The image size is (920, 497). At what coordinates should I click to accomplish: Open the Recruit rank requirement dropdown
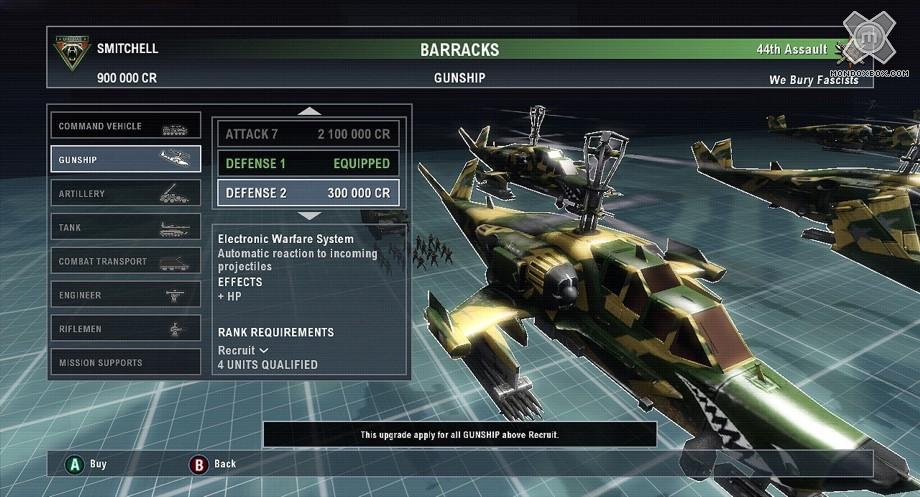[x=244, y=351]
